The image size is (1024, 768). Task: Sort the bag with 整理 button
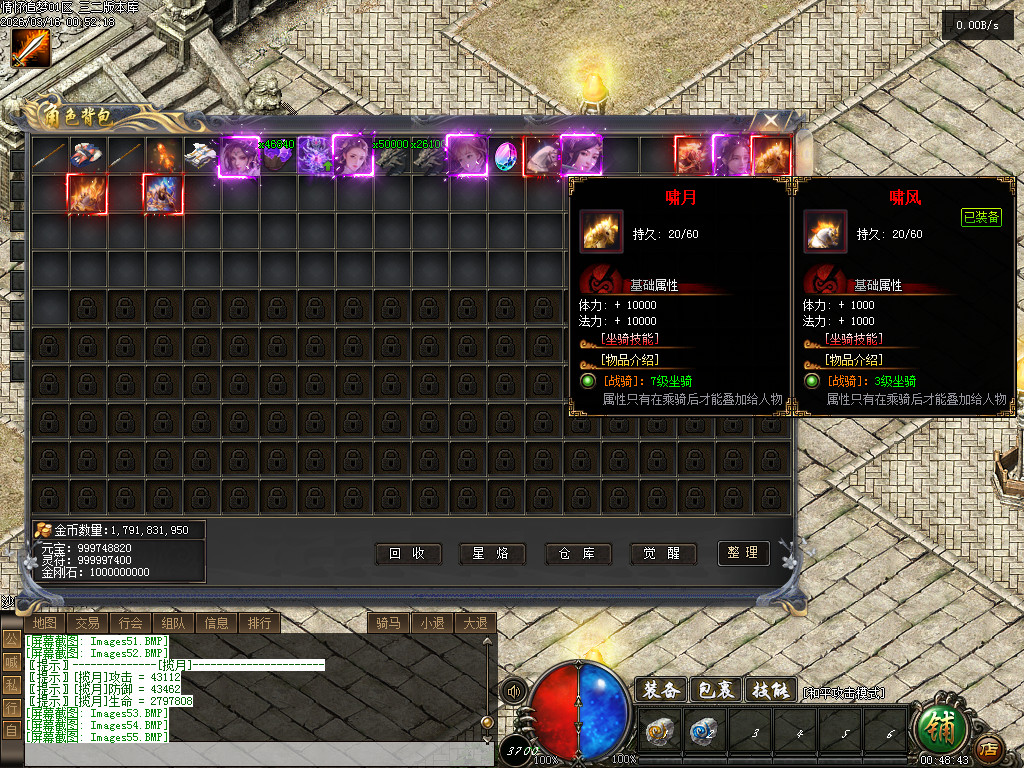point(744,553)
